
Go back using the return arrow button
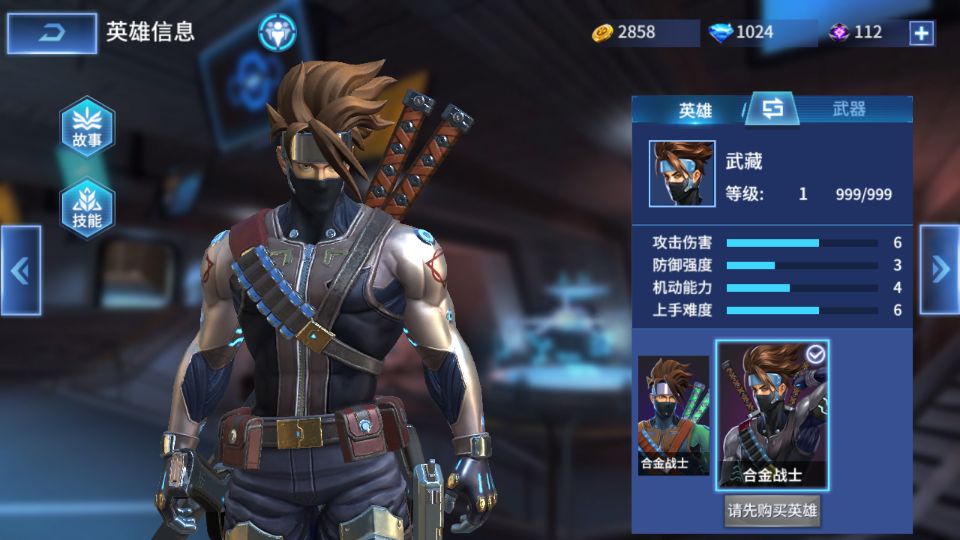[x=52, y=33]
